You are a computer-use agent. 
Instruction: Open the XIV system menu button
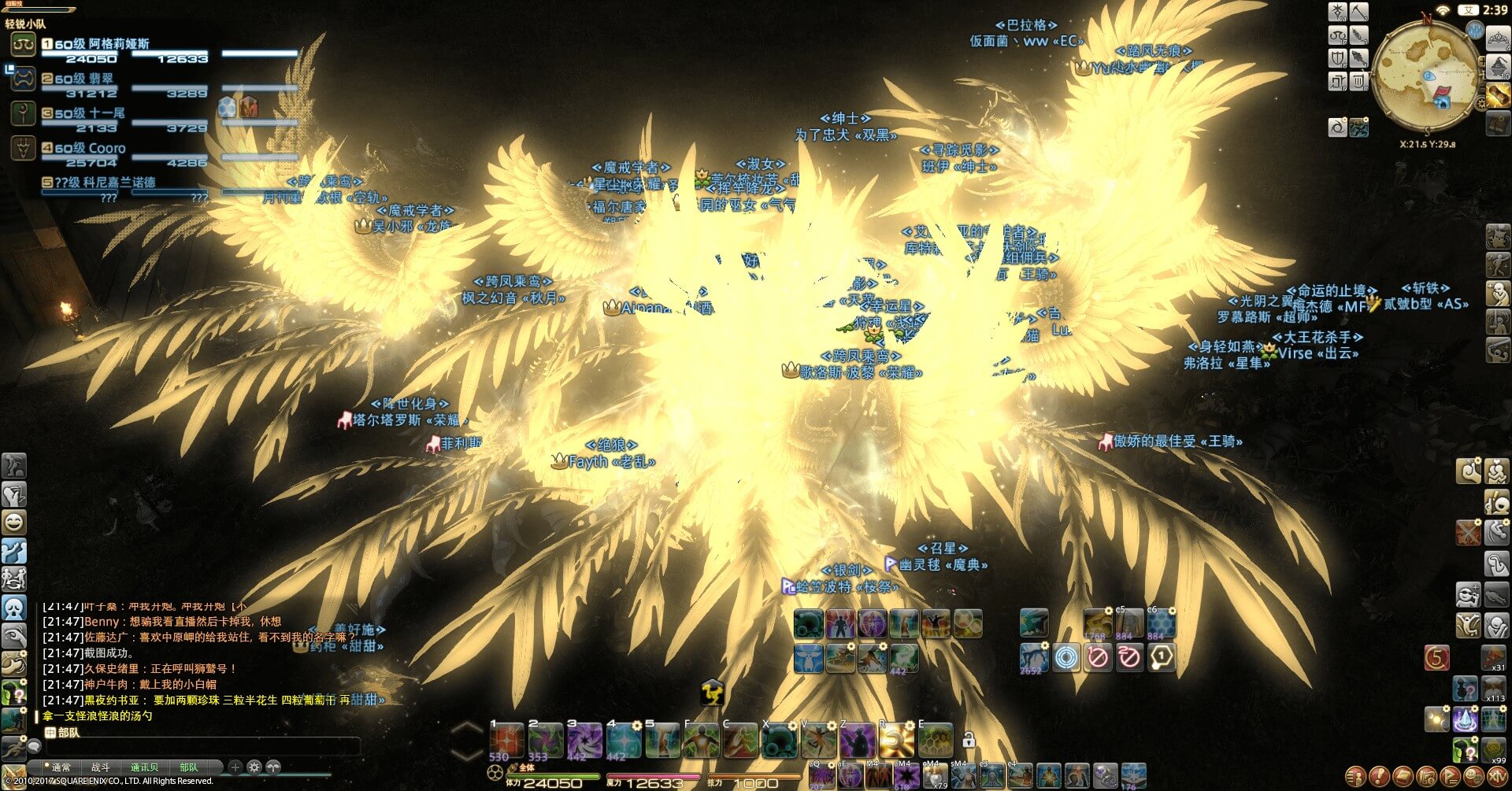point(1497,777)
